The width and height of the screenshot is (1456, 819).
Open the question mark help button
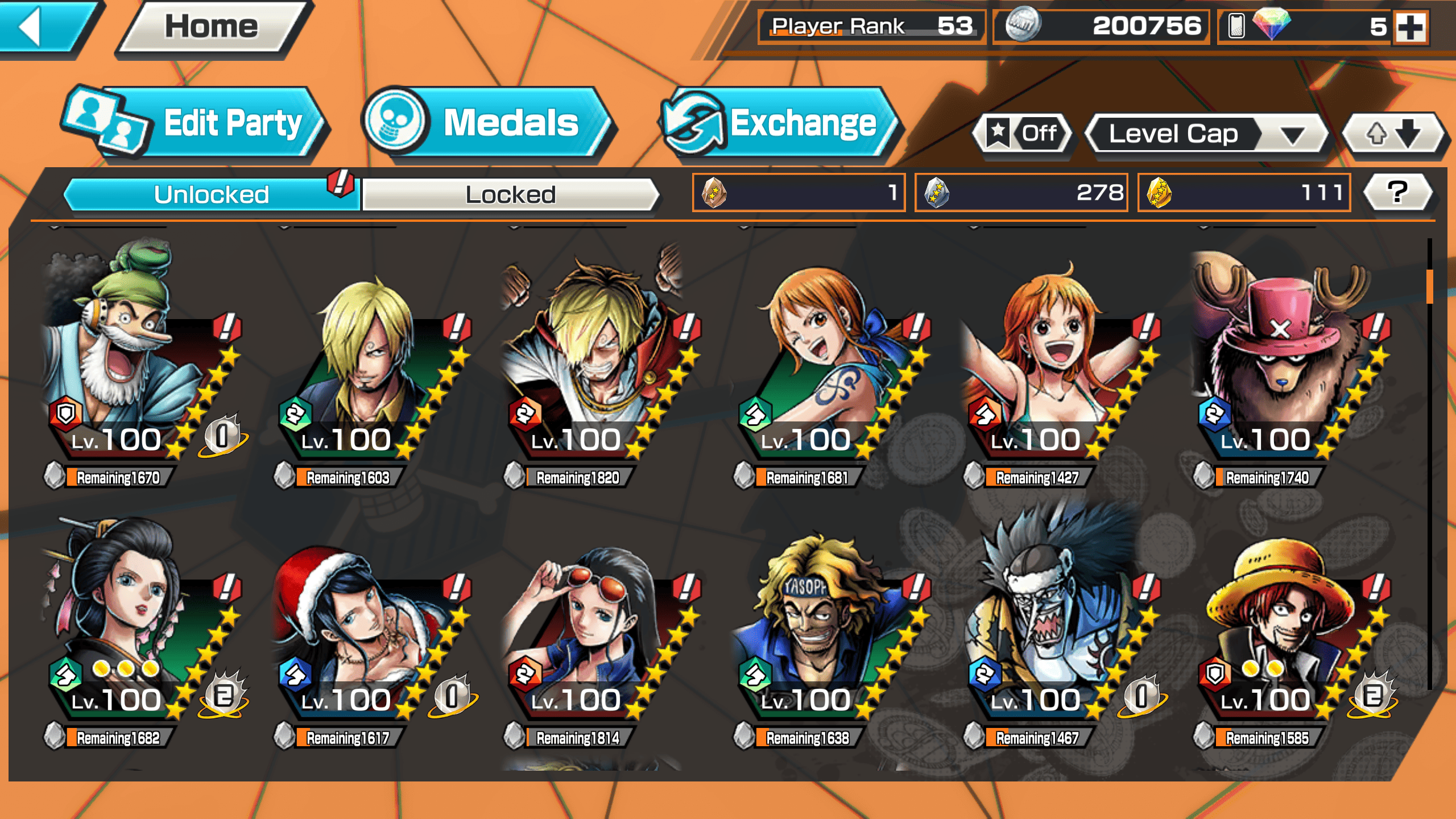pos(1397,193)
